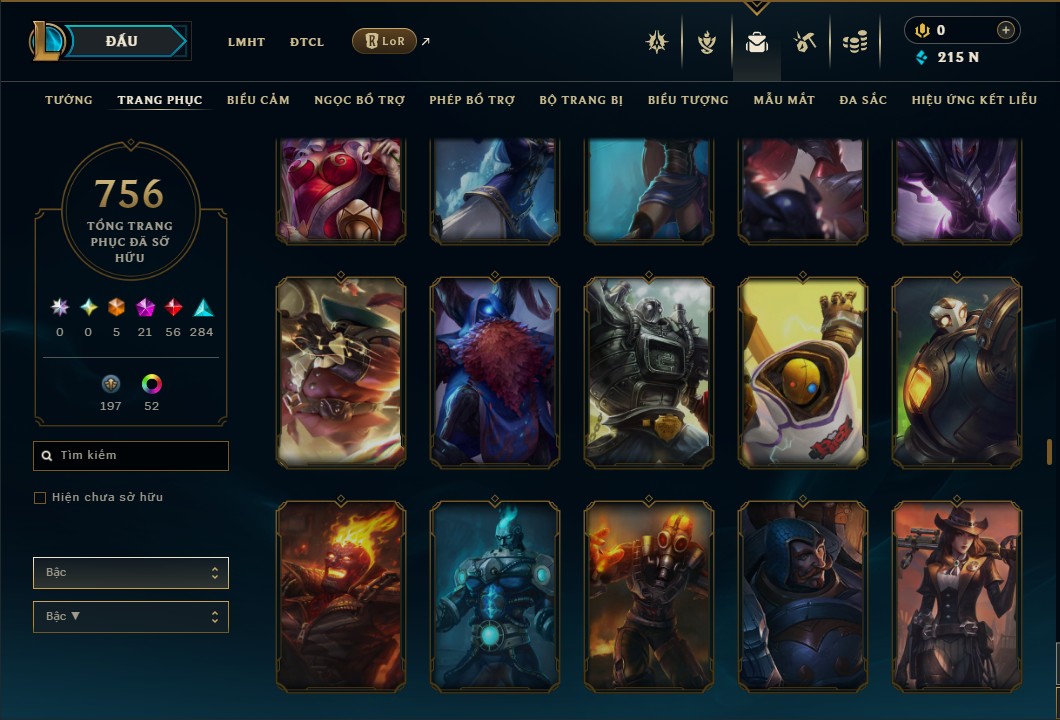Open the BỘ TRANG BỊ tab
Screen dimensions: 1060x720
(x=581, y=100)
